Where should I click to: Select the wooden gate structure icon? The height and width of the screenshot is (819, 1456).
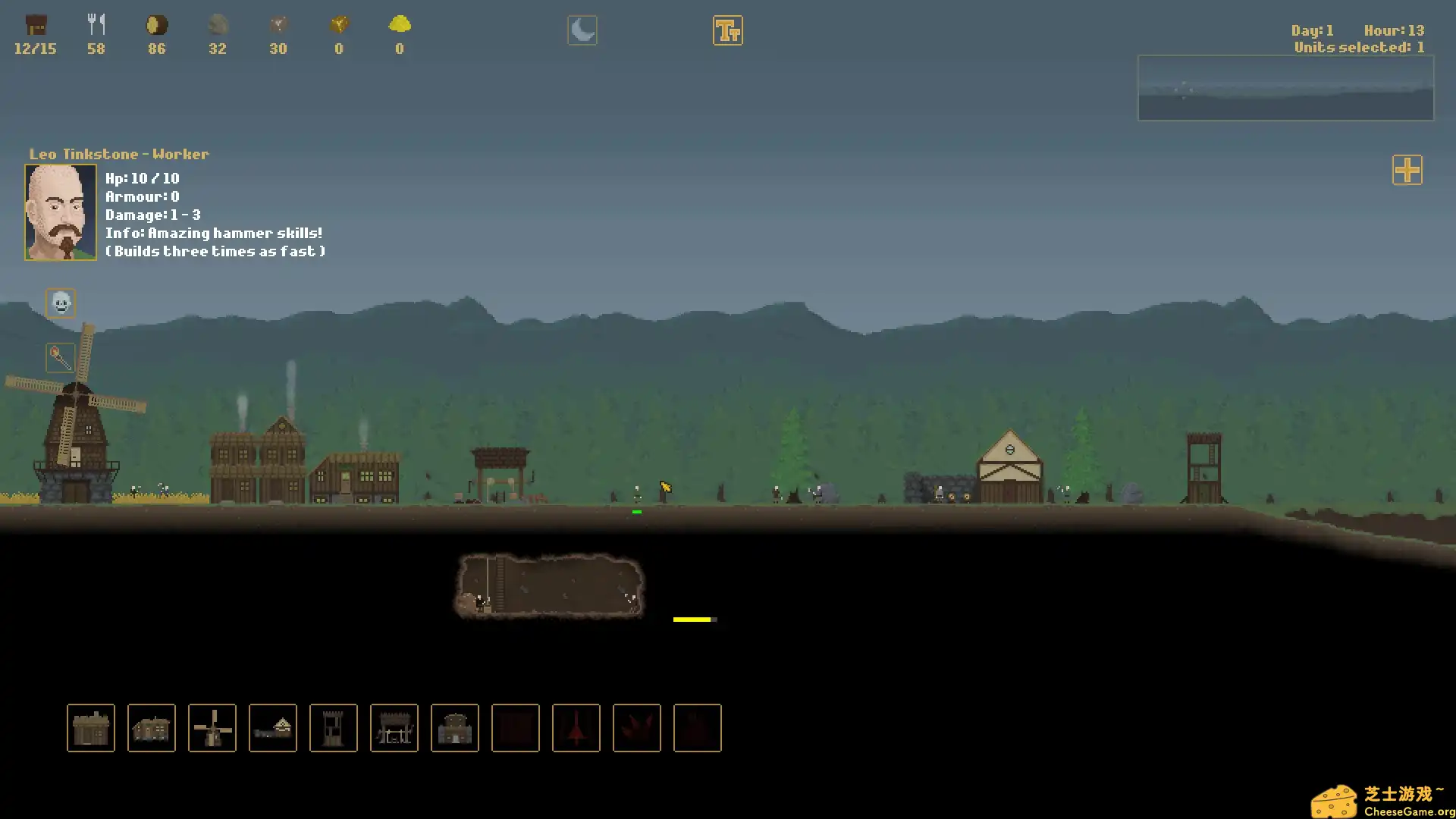pyautogui.click(x=394, y=728)
